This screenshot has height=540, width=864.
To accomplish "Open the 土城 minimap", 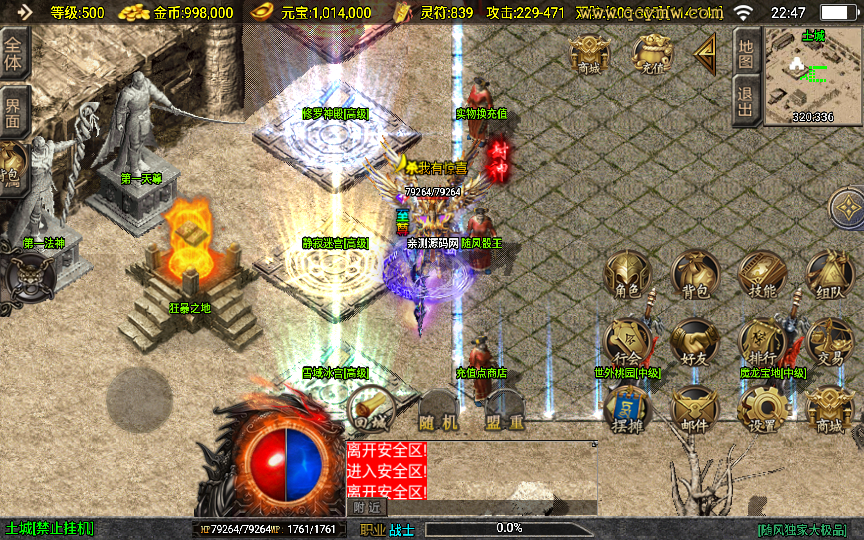I will tap(813, 75).
